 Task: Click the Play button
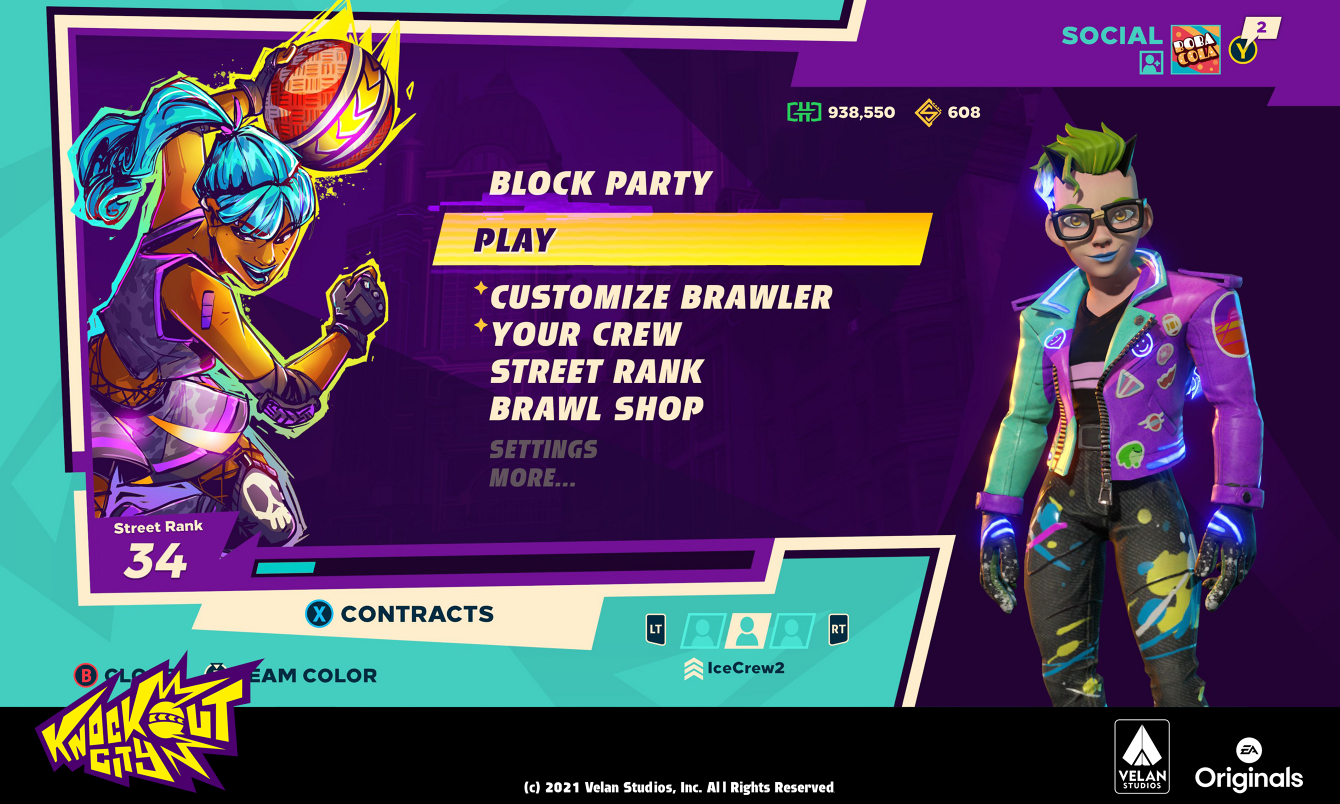click(x=512, y=240)
